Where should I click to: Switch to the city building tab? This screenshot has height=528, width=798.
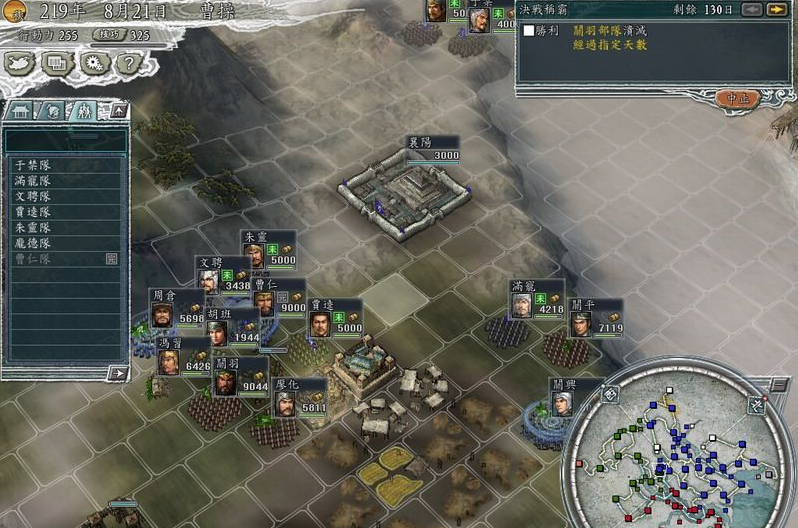click(22, 110)
